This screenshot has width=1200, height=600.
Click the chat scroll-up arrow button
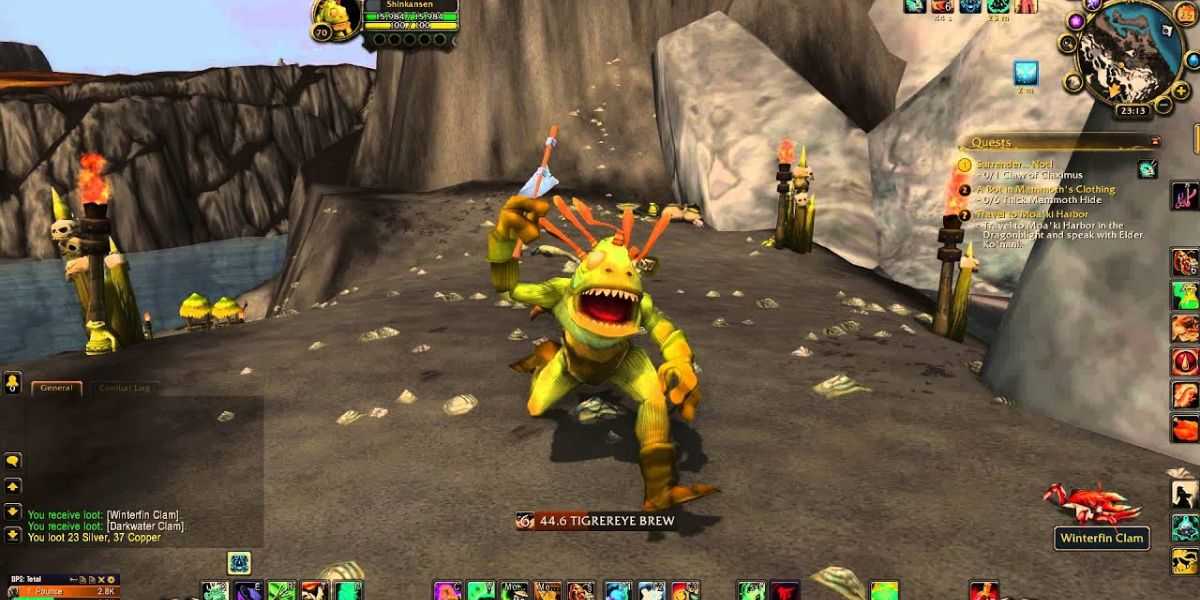[x=13, y=486]
